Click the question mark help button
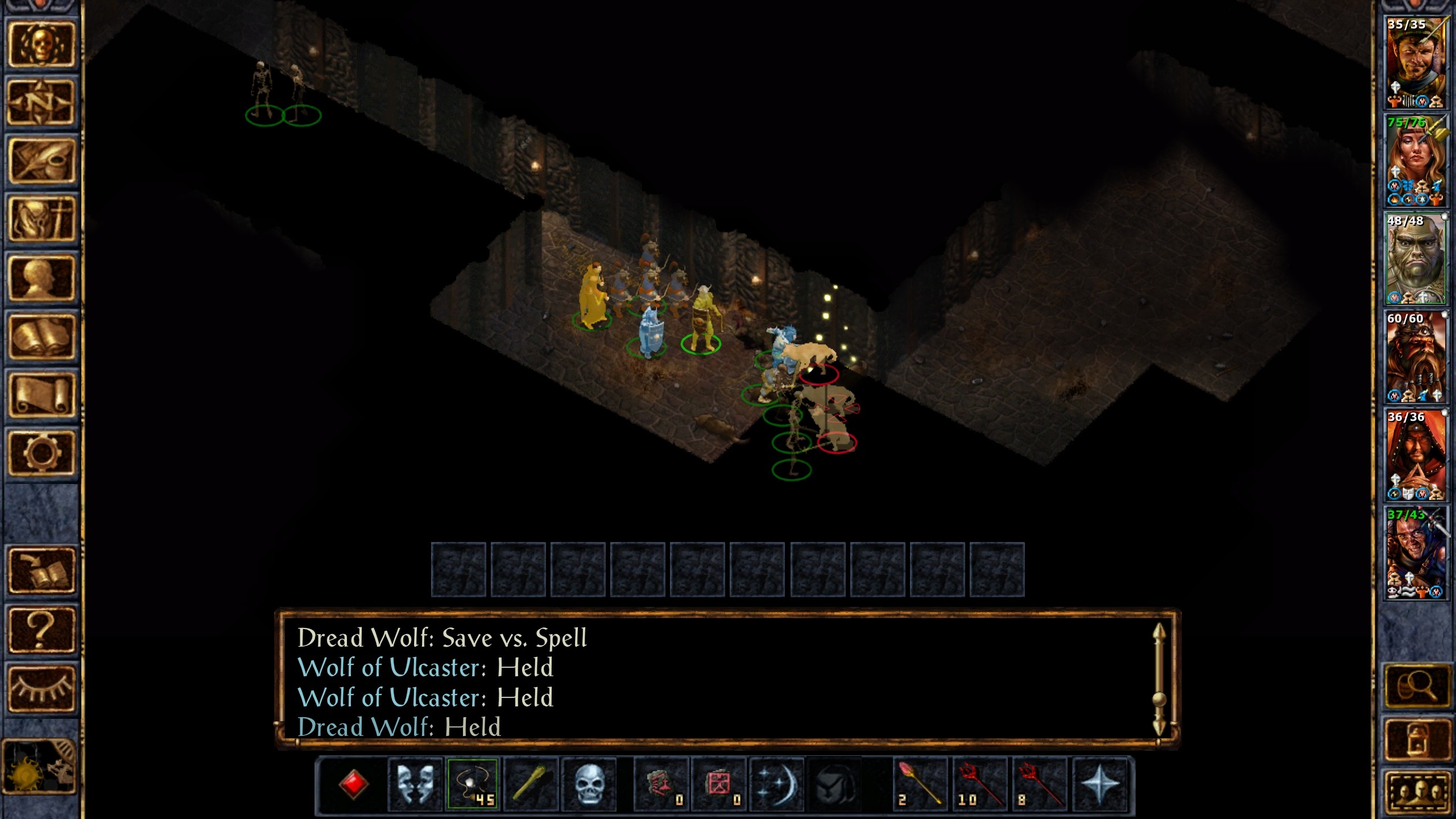Screen dimensions: 1456x819 [x=40, y=629]
